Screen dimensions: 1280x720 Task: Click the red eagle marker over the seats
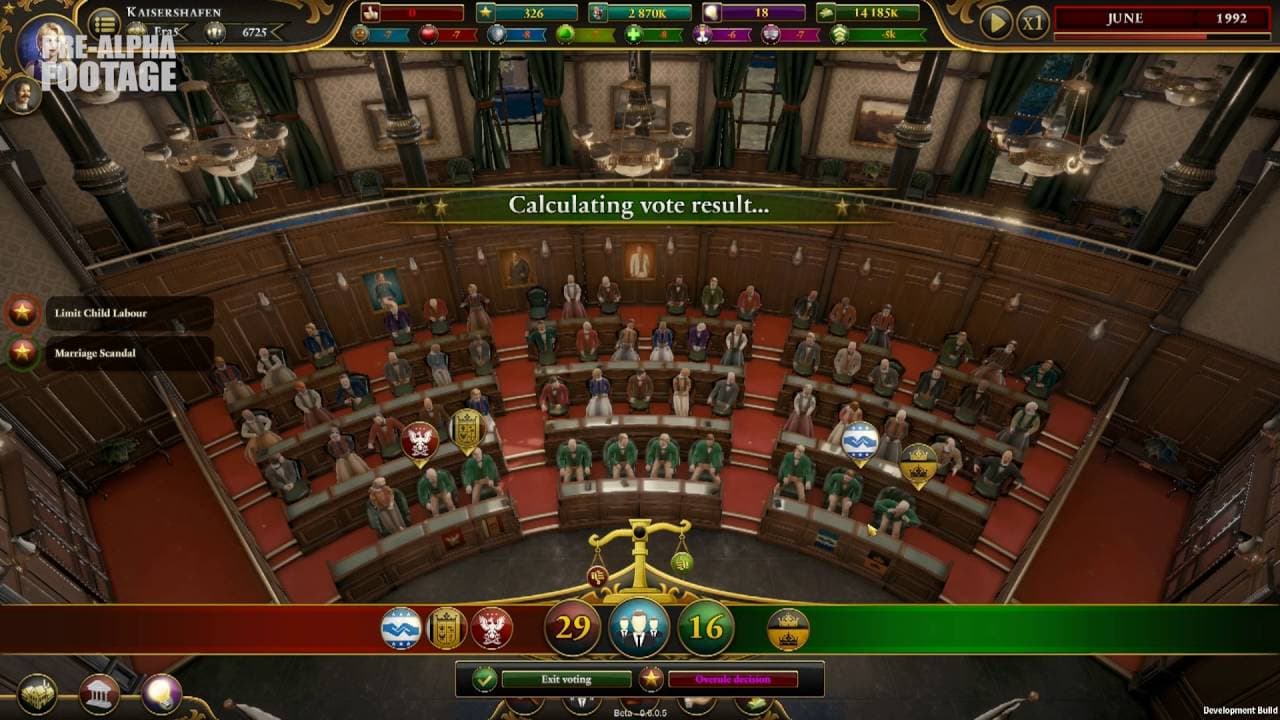point(420,441)
